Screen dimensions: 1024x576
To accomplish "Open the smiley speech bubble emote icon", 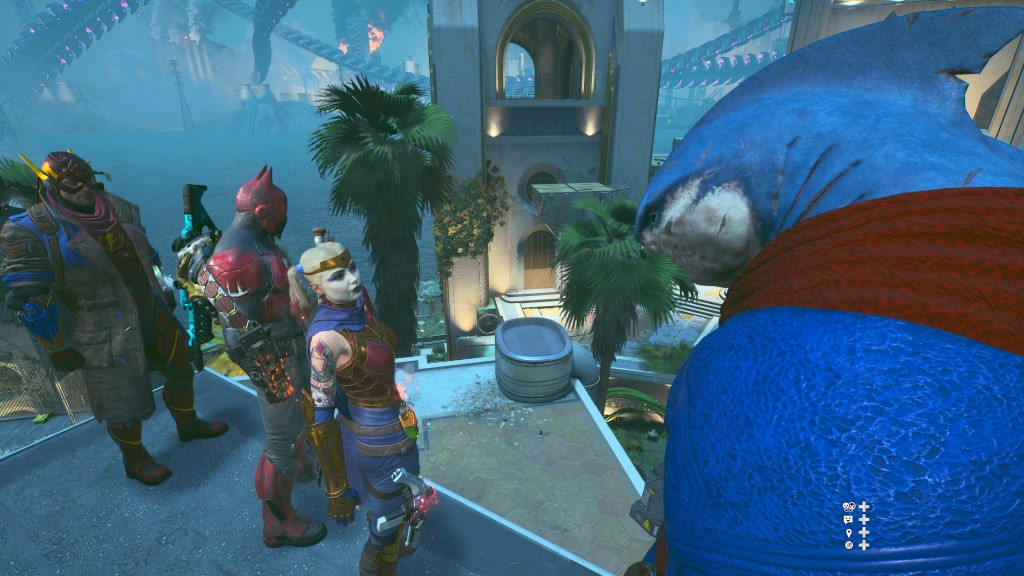I will [x=849, y=520].
